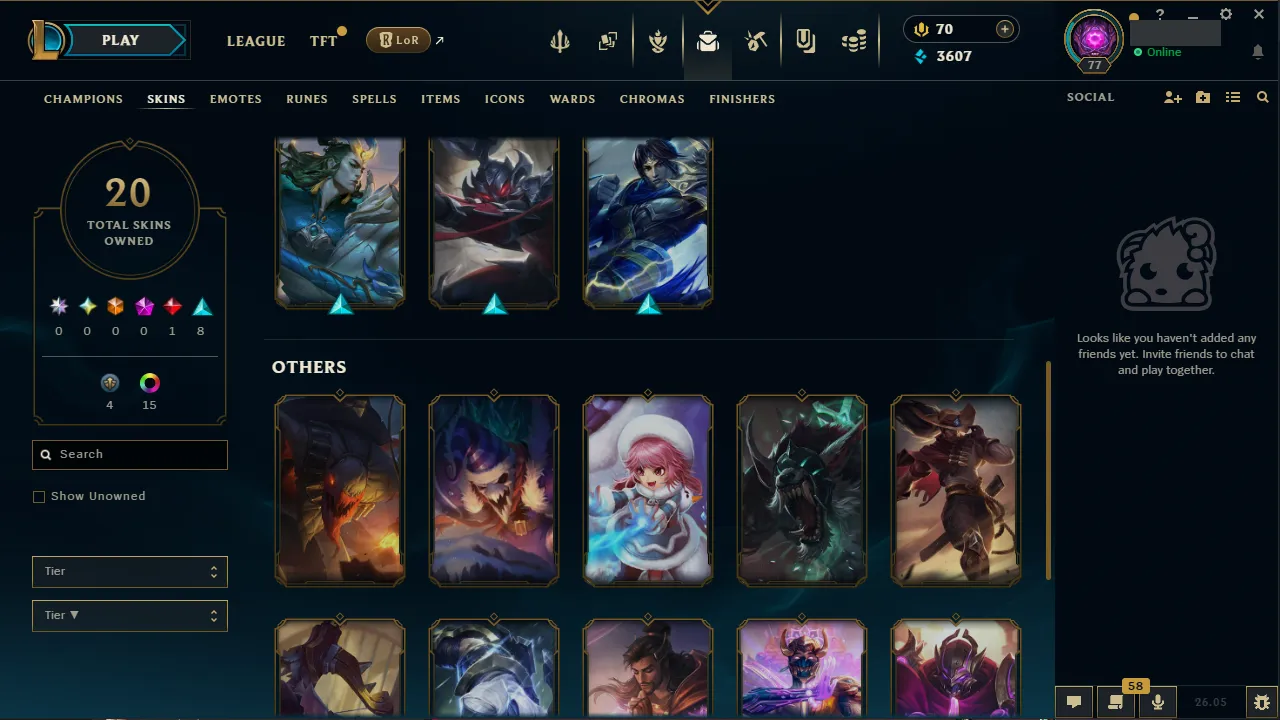Open Clash via the trident banner icon

[x=559, y=40]
